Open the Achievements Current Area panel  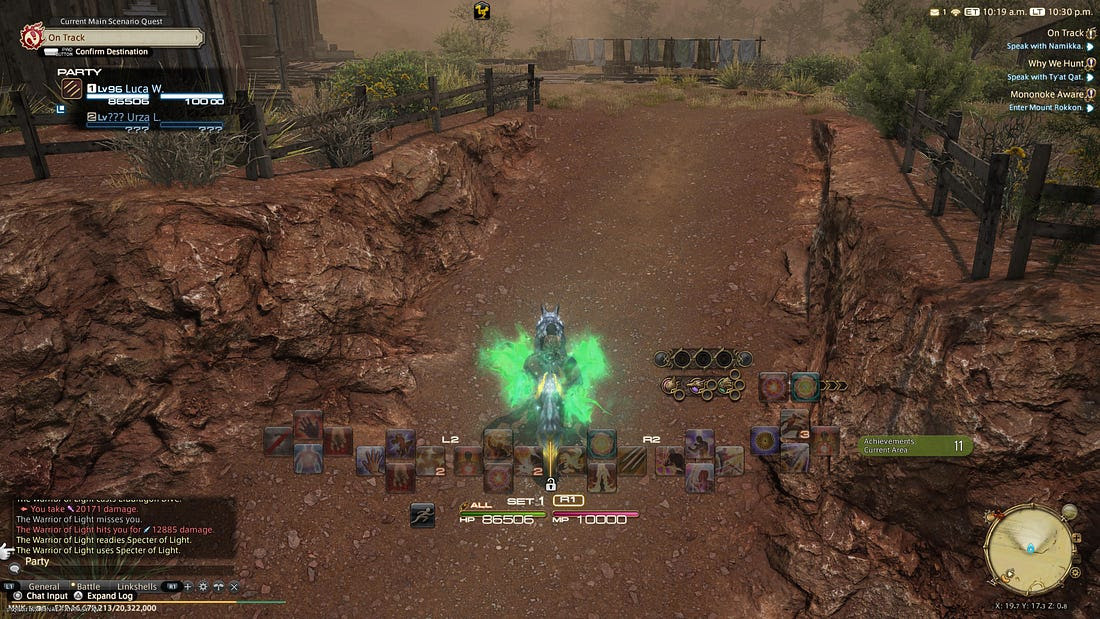915,446
